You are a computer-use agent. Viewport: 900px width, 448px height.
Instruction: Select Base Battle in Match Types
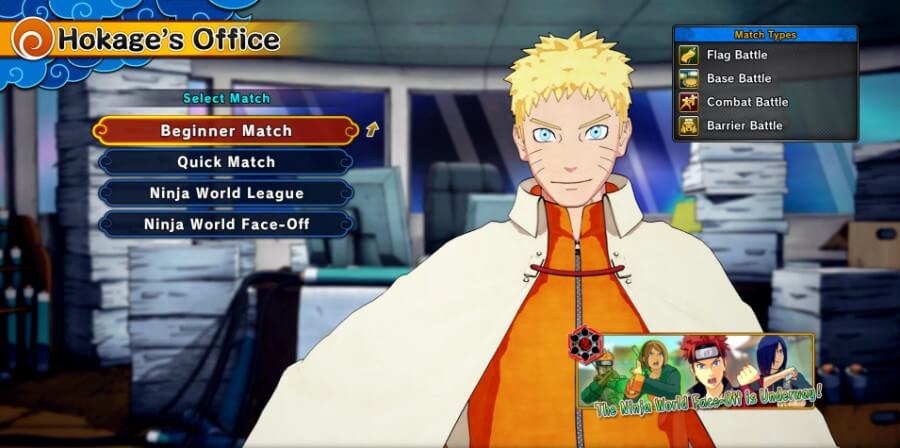[738, 78]
